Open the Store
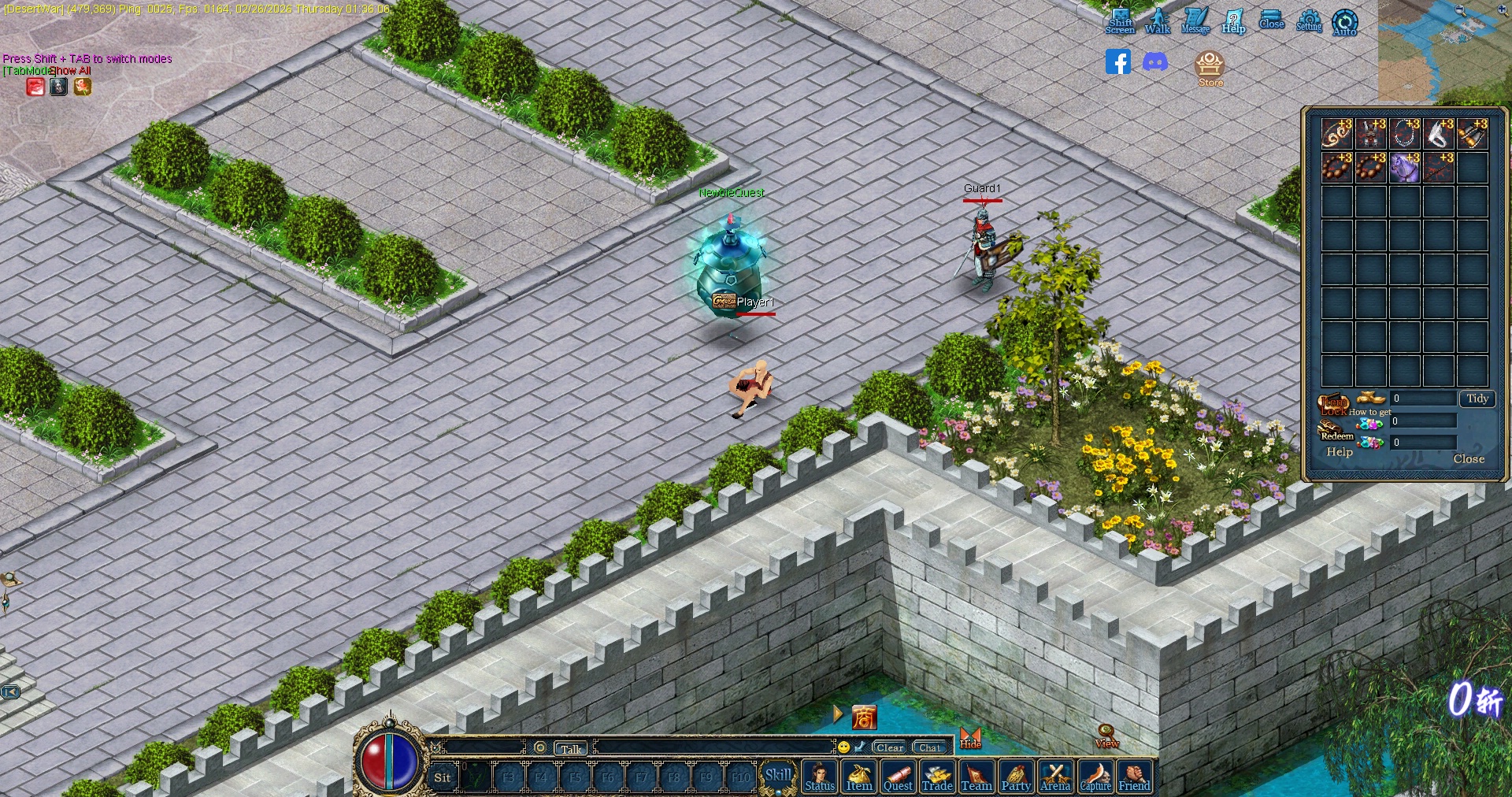This screenshot has height=797, width=1512. 1210,68
